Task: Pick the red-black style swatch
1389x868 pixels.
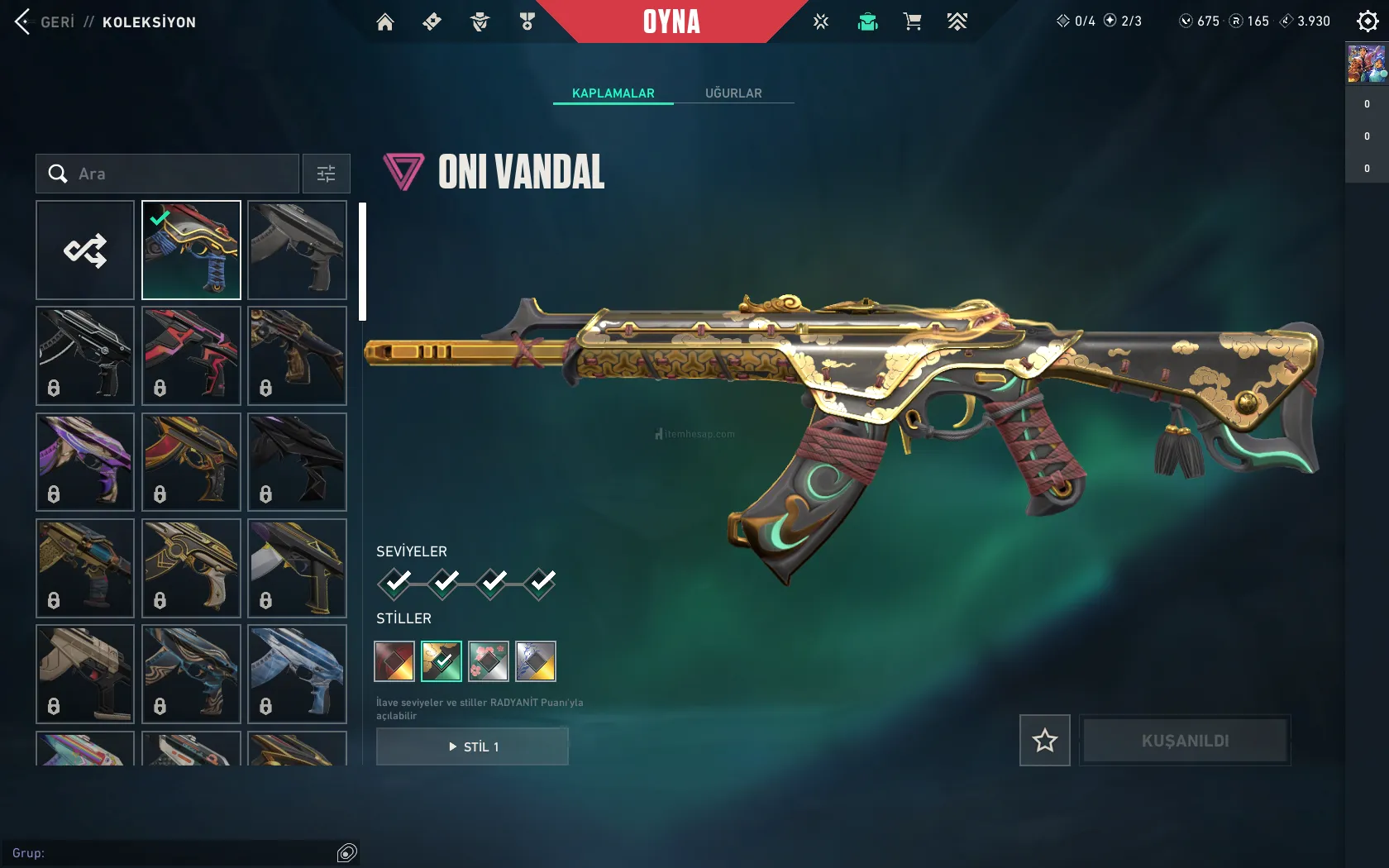Action: click(394, 661)
